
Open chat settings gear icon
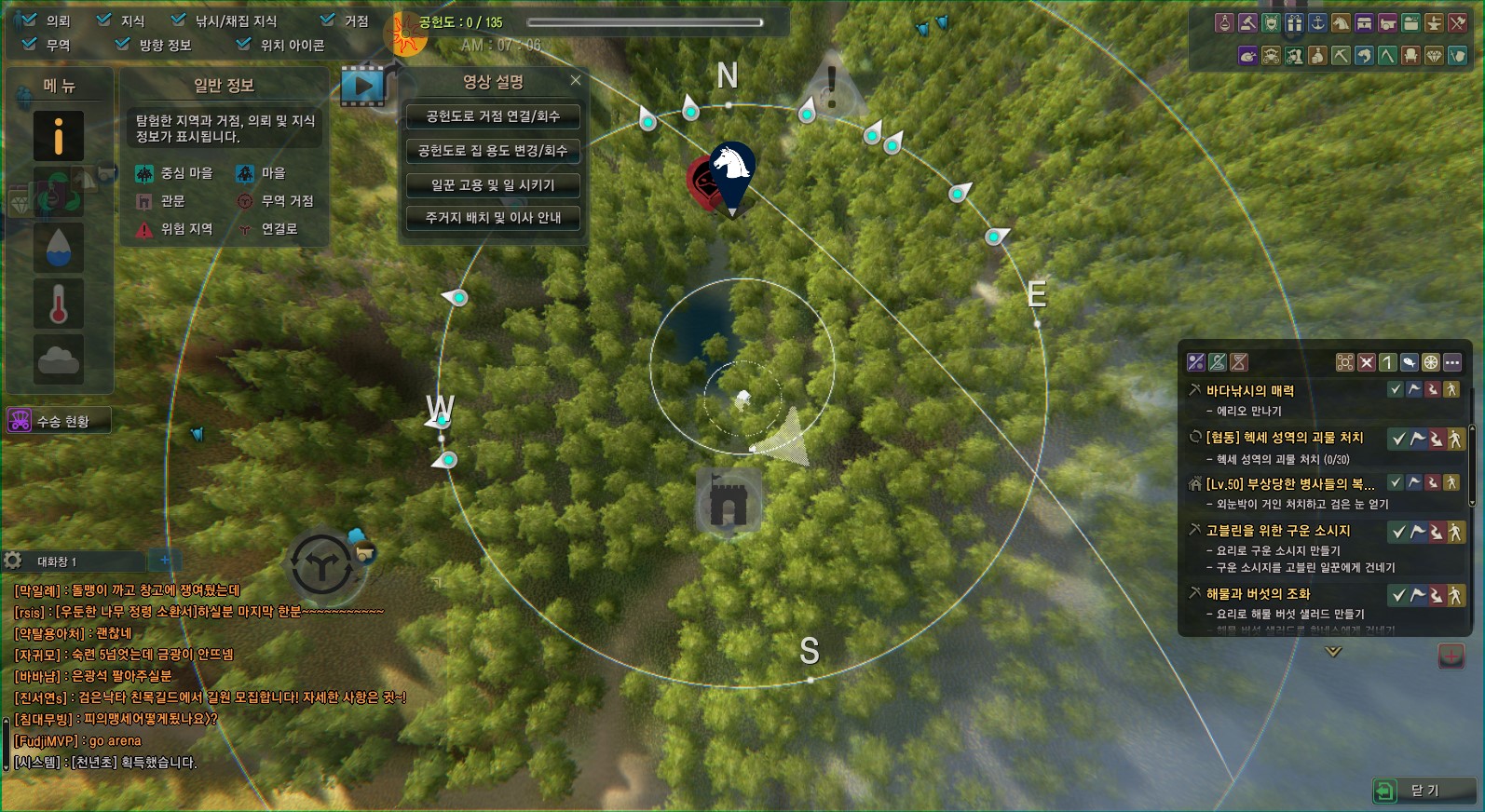13,561
